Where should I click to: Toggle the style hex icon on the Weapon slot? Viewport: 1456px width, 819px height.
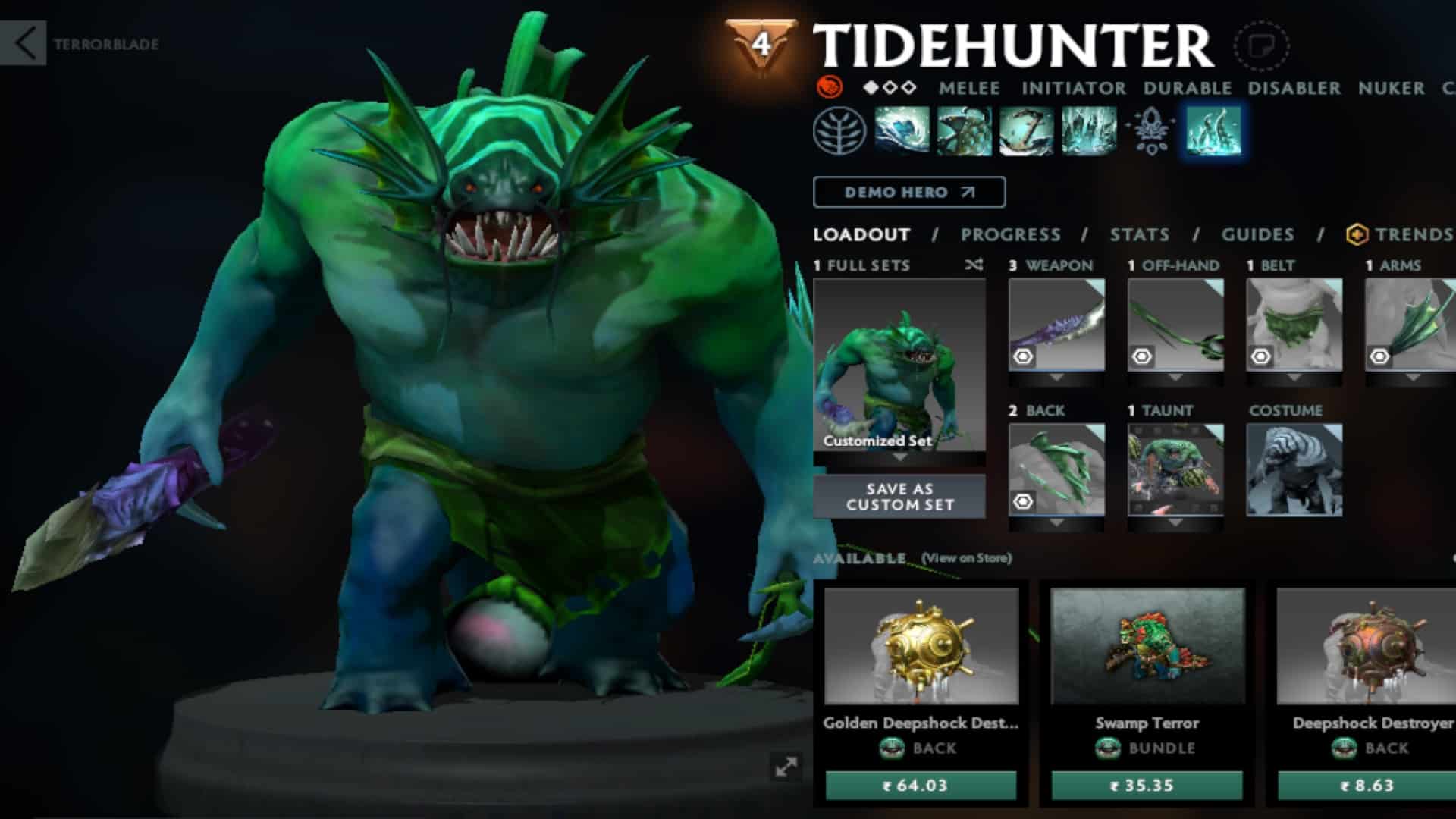pyautogui.click(x=1023, y=357)
